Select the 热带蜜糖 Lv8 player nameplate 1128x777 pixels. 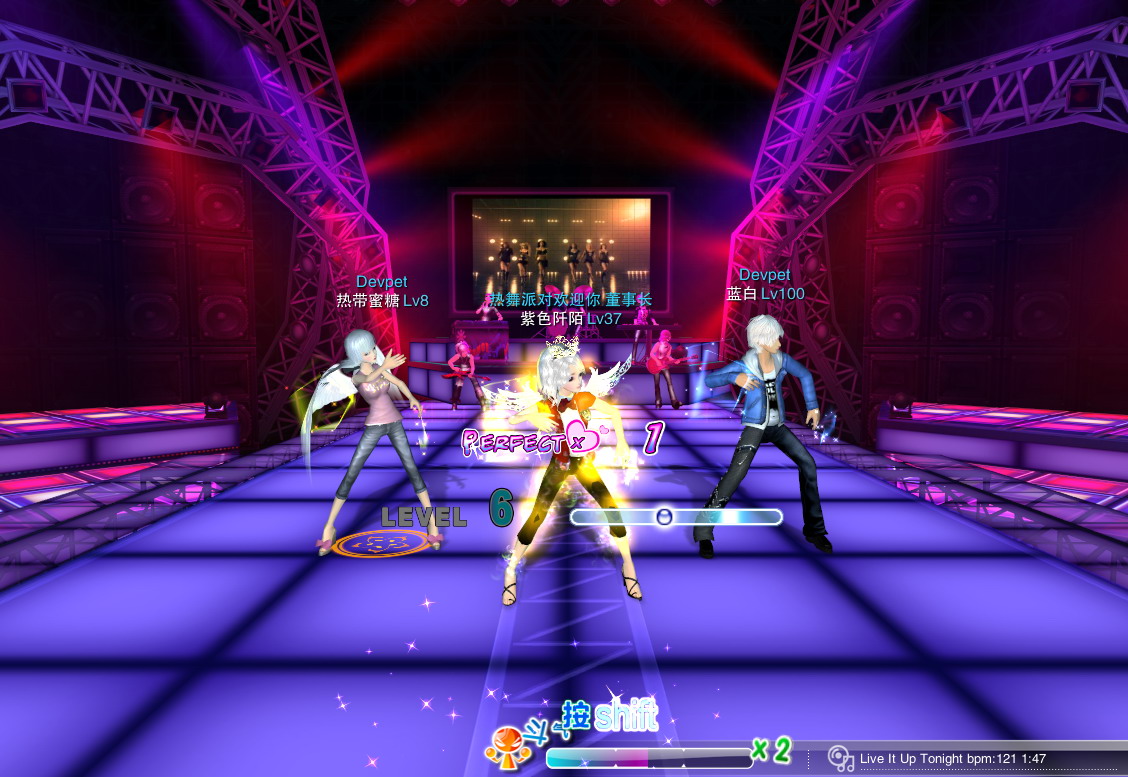382,301
